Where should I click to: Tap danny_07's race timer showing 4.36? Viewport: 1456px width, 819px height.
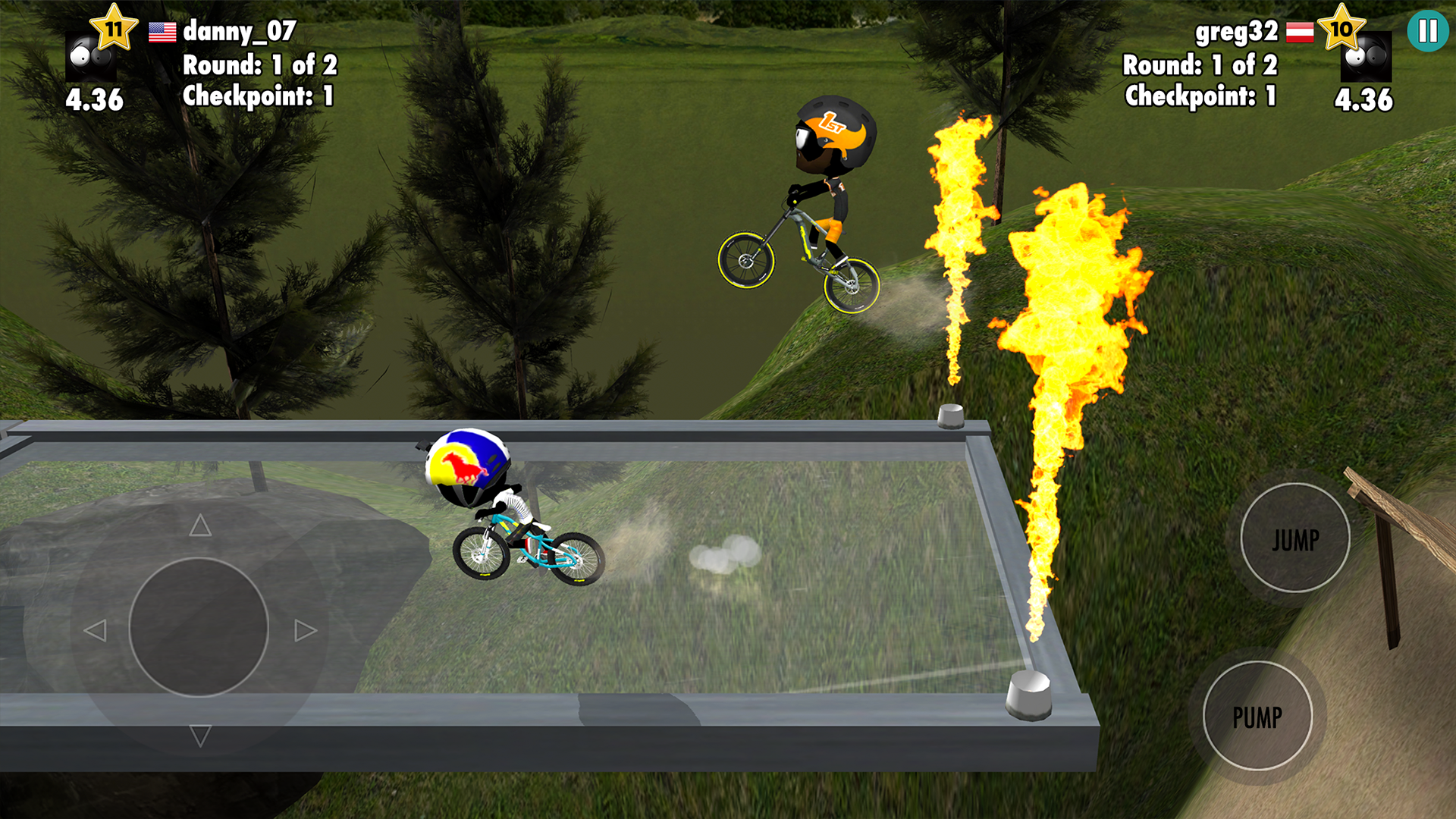[94, 99]
